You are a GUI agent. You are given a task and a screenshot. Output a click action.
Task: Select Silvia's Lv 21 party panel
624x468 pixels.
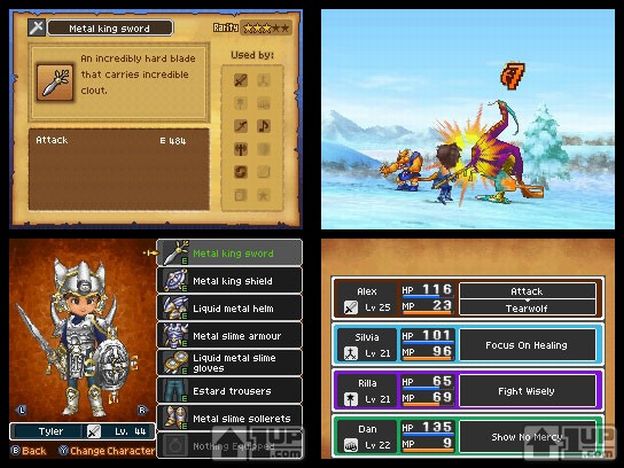[x=365, y=345]
